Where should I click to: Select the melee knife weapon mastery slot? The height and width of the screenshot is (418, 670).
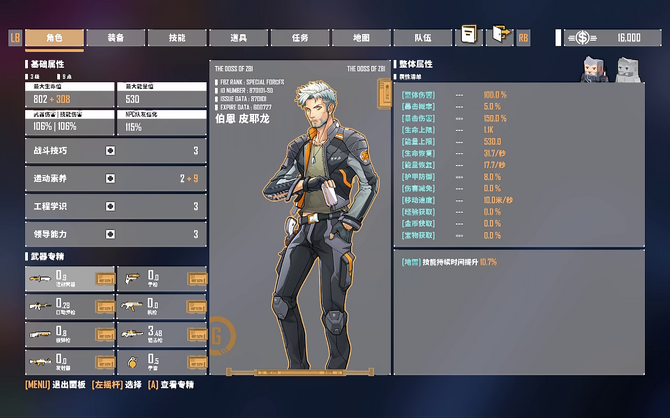(70, 278)
